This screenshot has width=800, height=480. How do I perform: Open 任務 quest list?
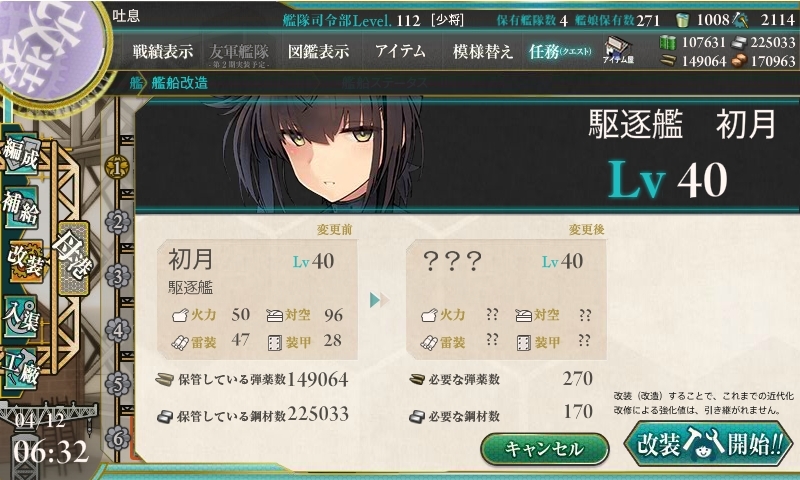click(561, 51)
